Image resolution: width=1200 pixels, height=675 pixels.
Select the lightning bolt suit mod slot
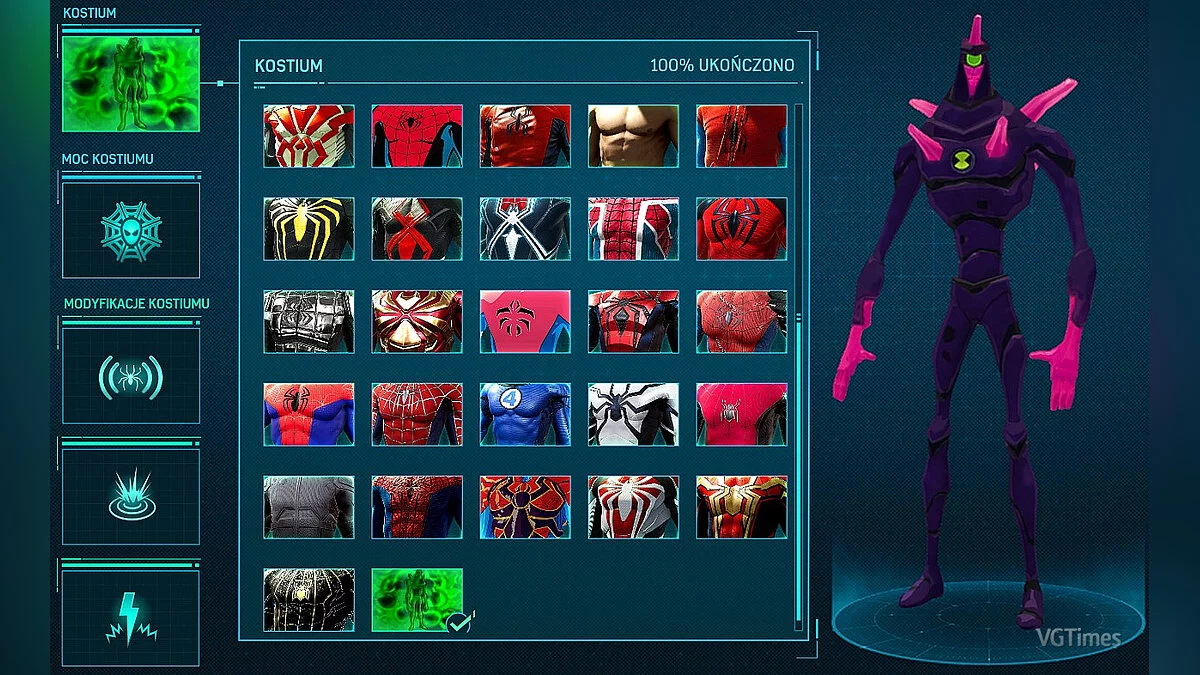point(130,618)
